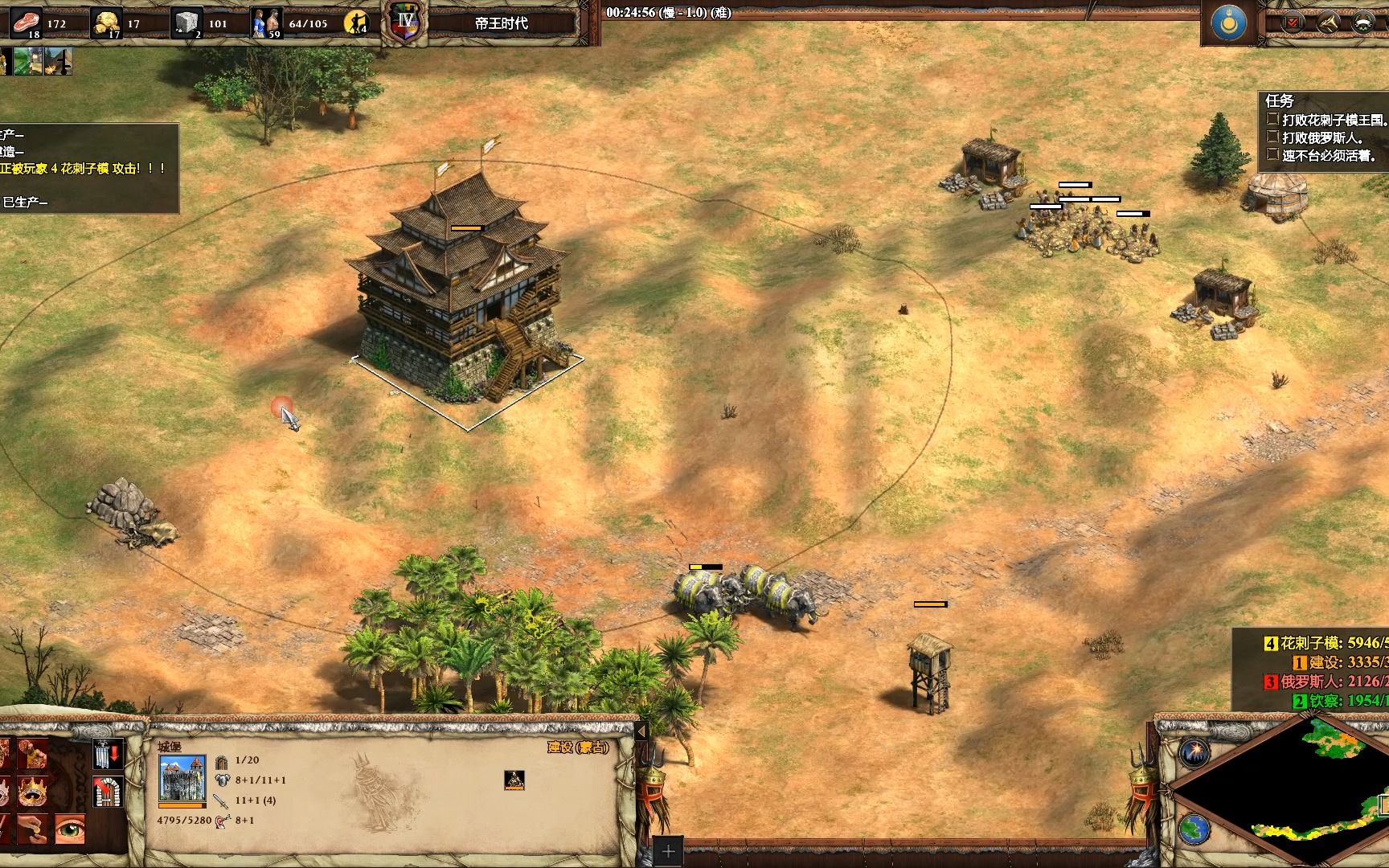The height and width of the screenshot is (868, 1389).
Task: Click the blue Mongol civilization emblem
Action: click(x=1229, y=23)
